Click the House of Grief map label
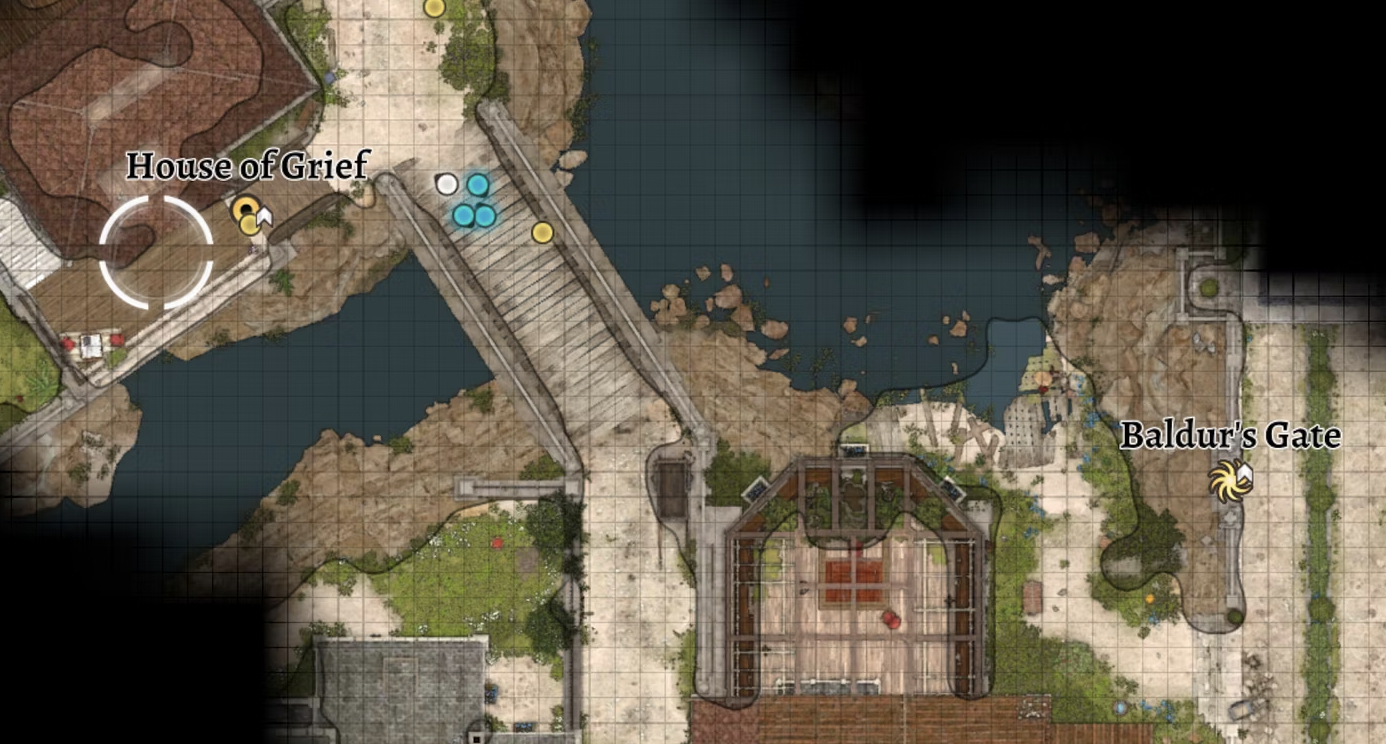This screenshot has height=744, width=1386. tap(248, 166)
